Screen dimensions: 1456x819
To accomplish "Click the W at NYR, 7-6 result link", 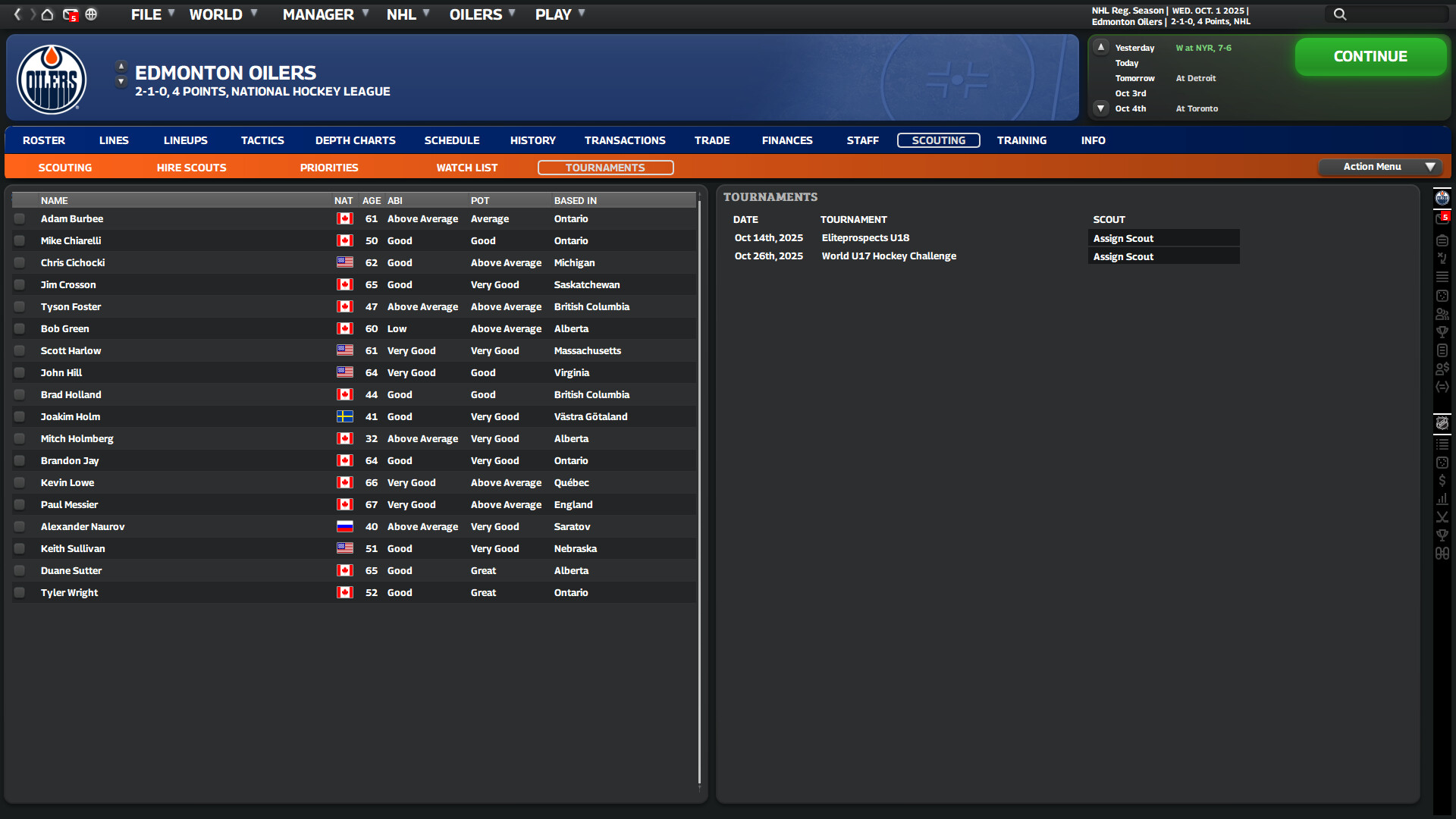I will [x=1203, y=47].
